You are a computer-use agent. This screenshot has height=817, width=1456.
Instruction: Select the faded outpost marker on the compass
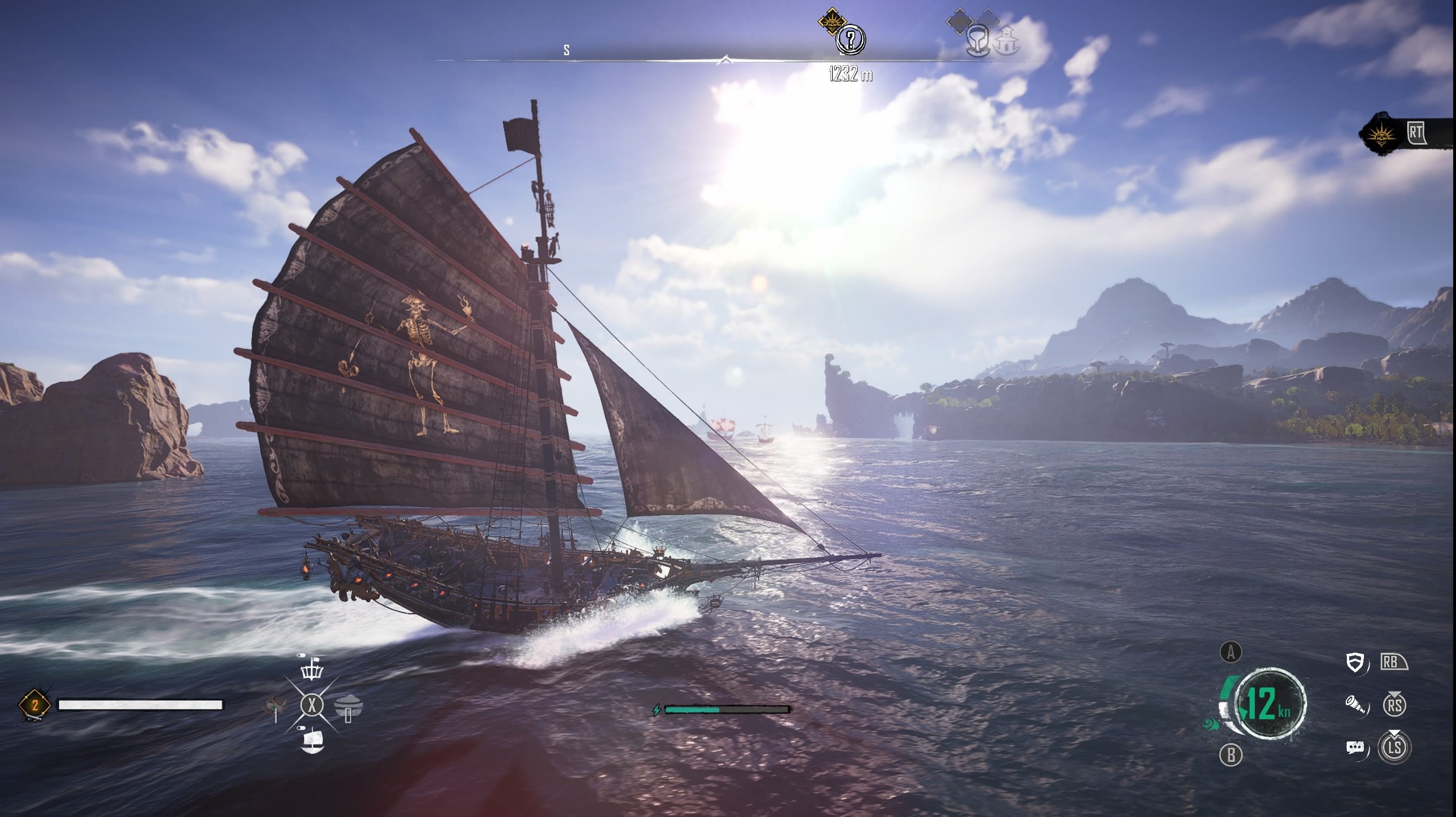(1008, 40)
